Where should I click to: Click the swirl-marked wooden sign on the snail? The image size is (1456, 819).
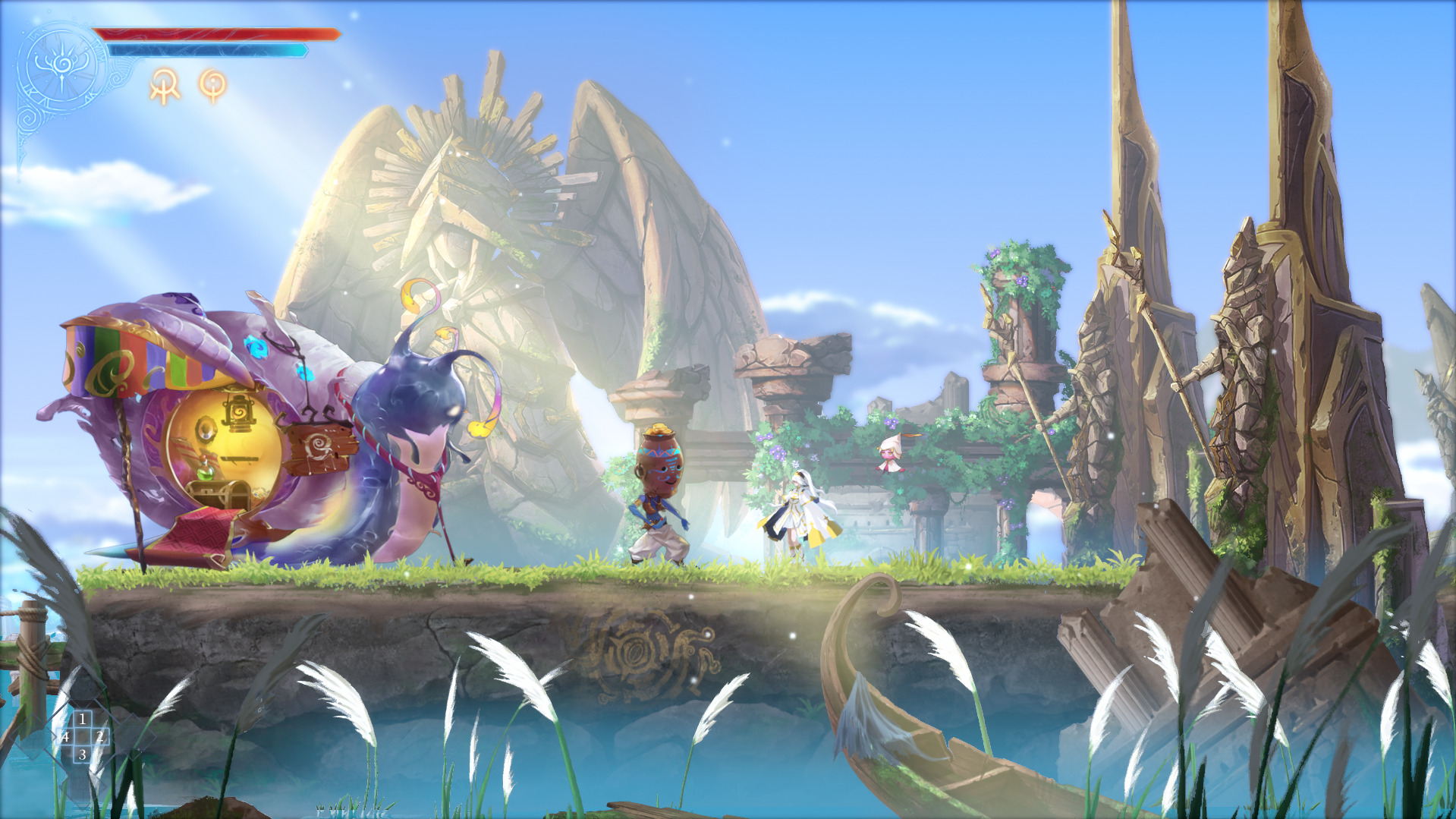319,445
